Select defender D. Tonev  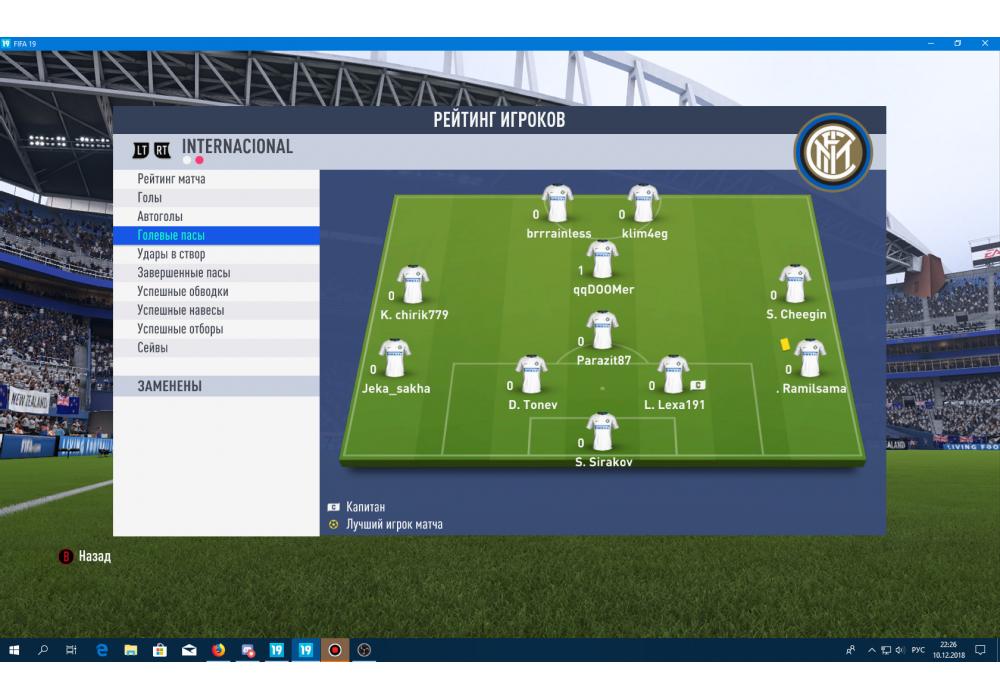tap(531, 375)
